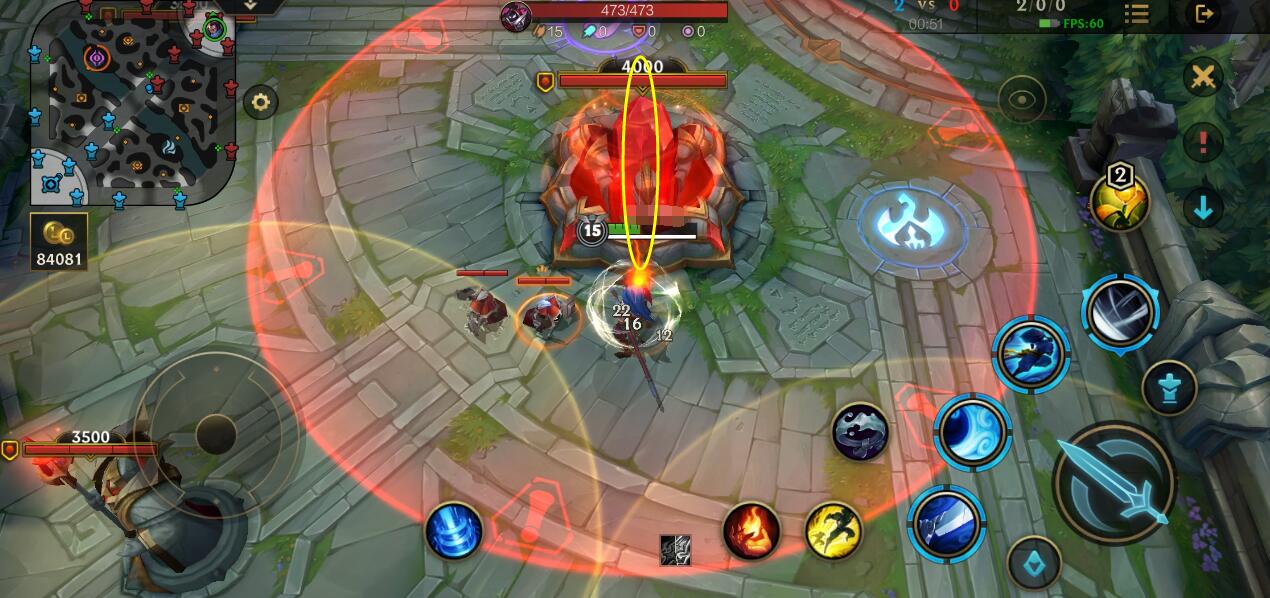This screenshot has width=1270, height=598.
Task: Open the scoreboard list icon
Action: (1136, 14)
